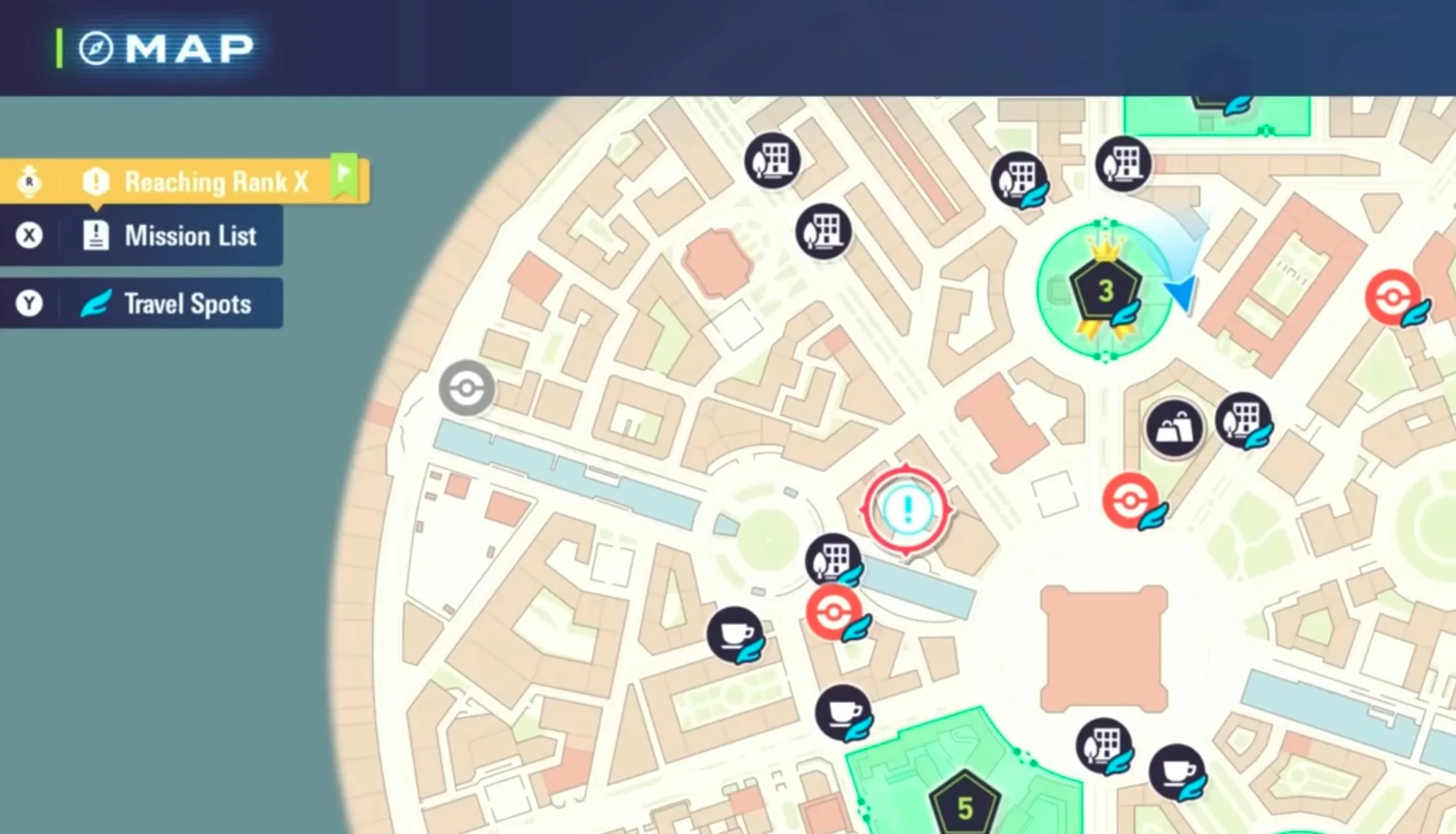Viewport: 1456px width, 834px height.
Task: Click the building travel spot icon at top center
Action: pyautogui.click(x=772, y=160)
